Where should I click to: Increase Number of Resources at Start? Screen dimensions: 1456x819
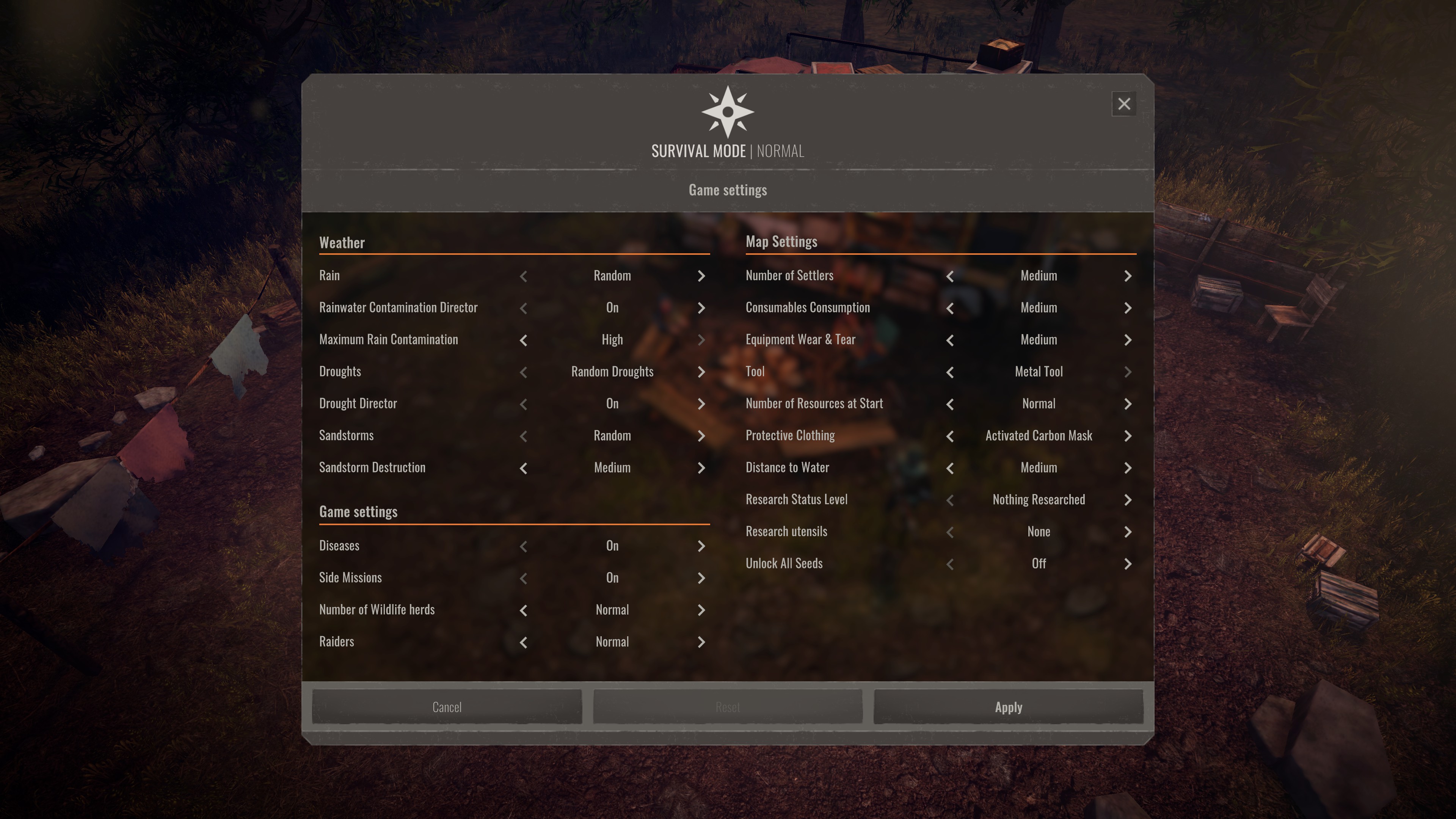(x=1128, y=404)
